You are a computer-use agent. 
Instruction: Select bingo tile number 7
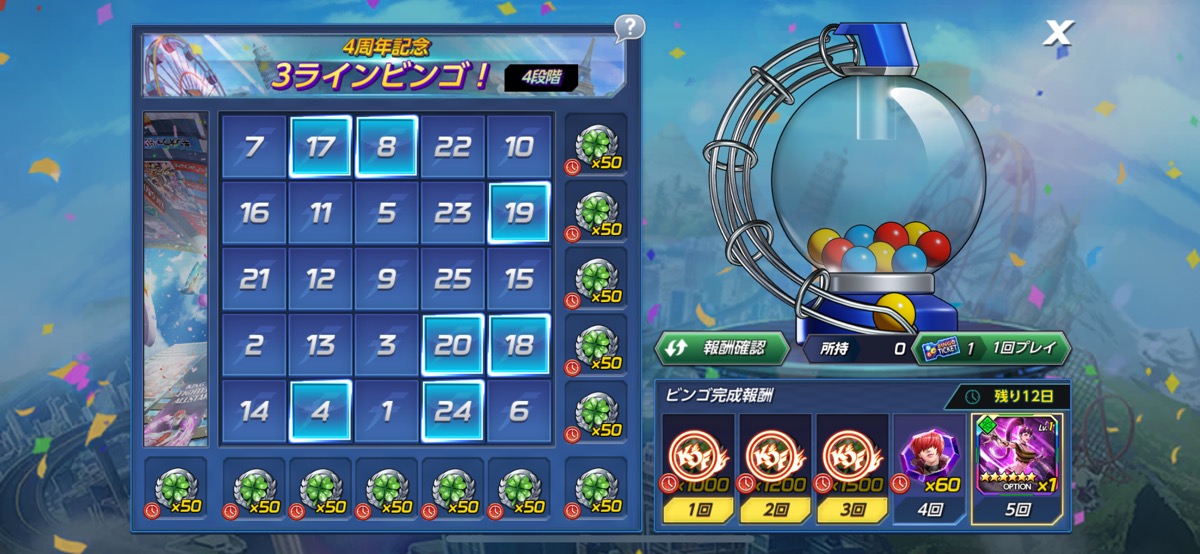254,147
